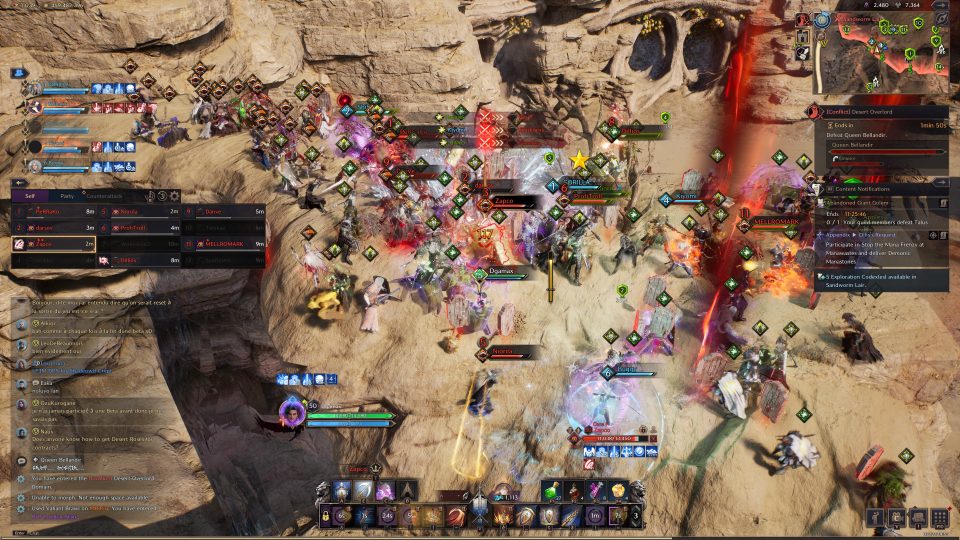Viewport: 960px width, 540px height.
Task: Activate the red slash skill
Action: [x=456, y=516]
